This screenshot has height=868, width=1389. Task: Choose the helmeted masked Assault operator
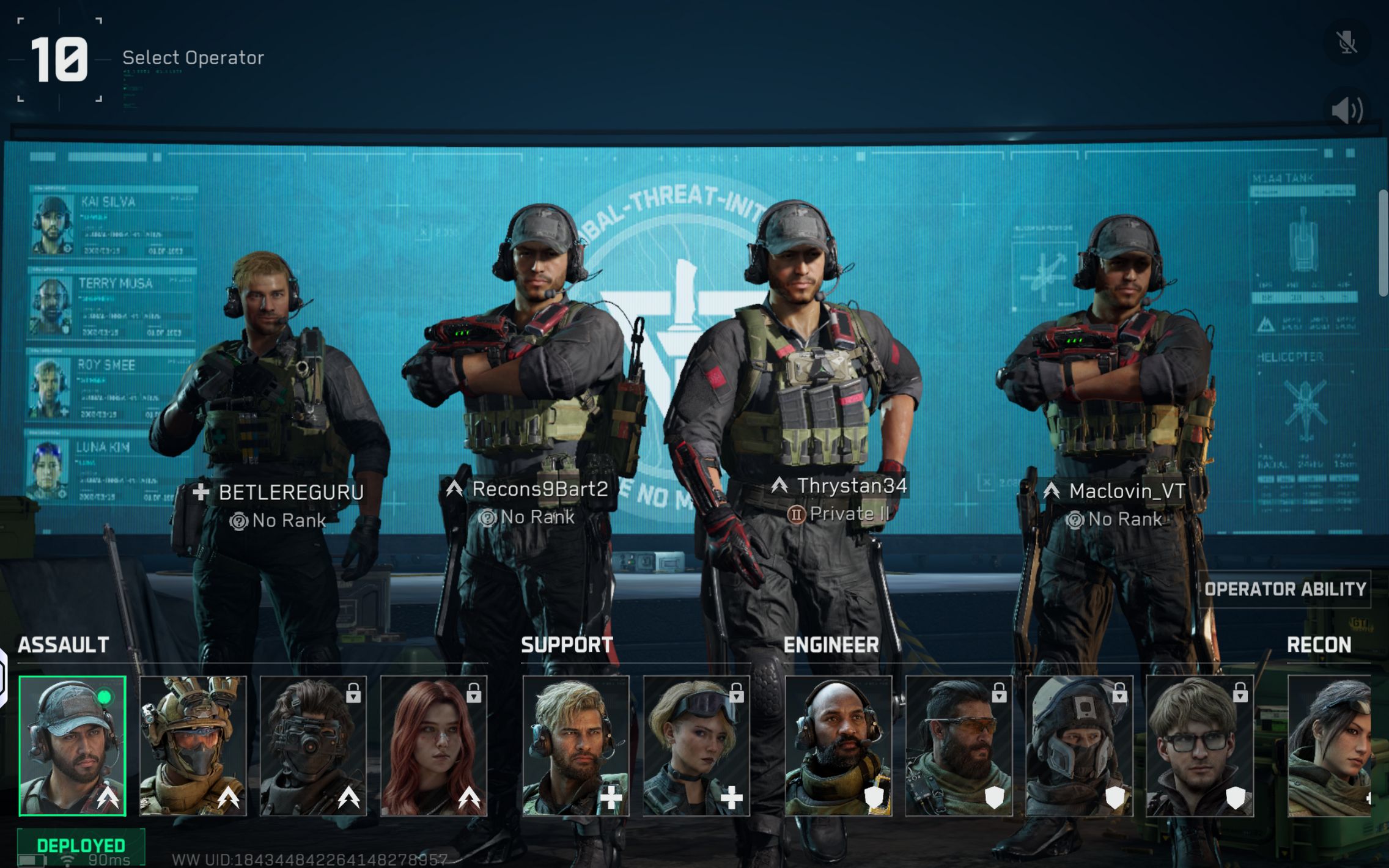pyautogui.click(x=193, y=746)
